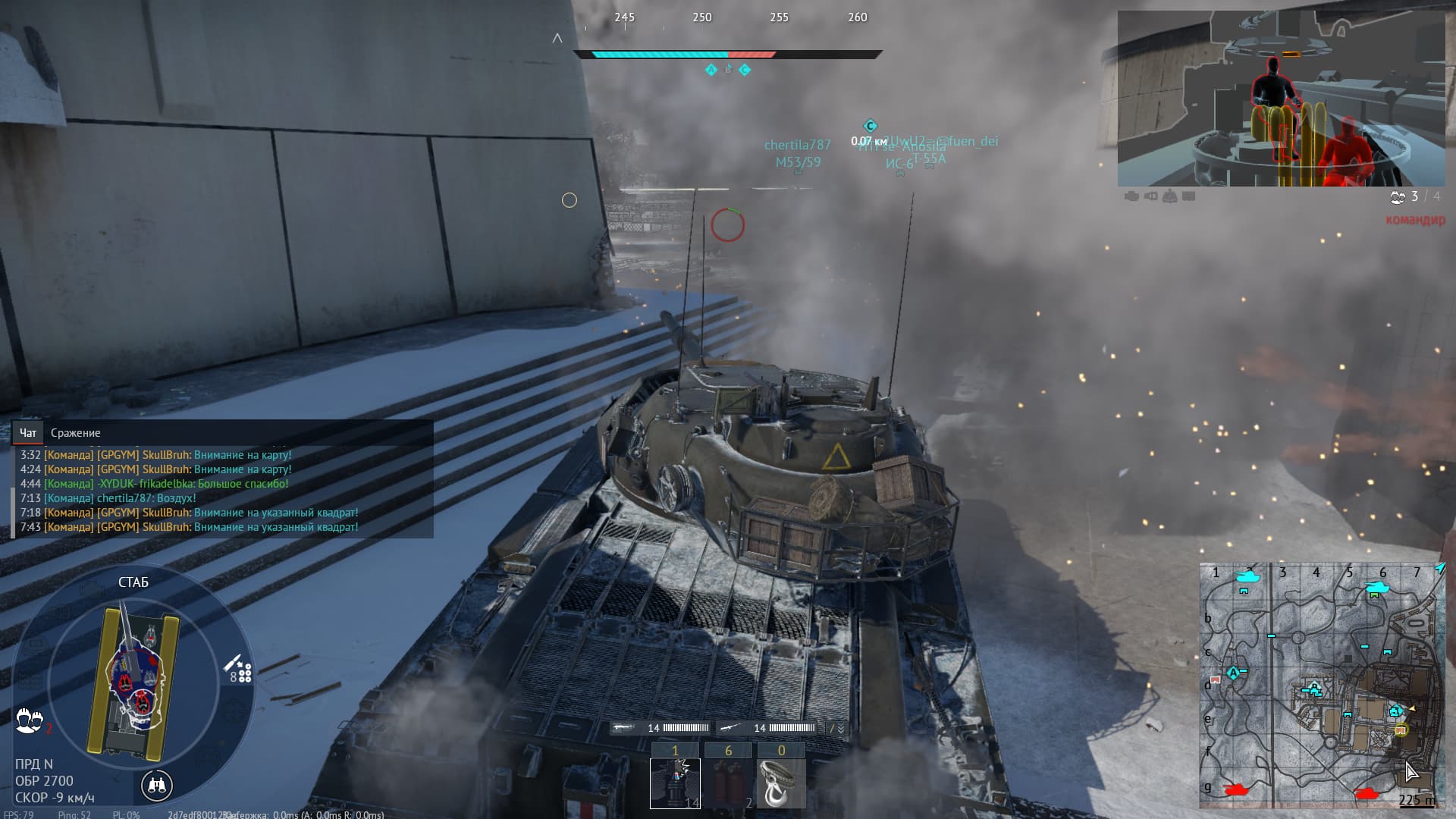1456x819 pixels.
Task: Click the capture point C marker
Action: tap(870, 126)
